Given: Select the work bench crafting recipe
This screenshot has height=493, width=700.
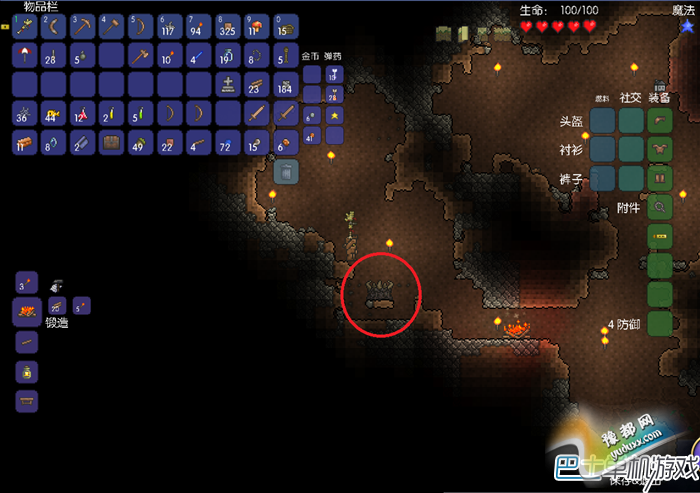Looking at the screenshot, I should 27,401.
